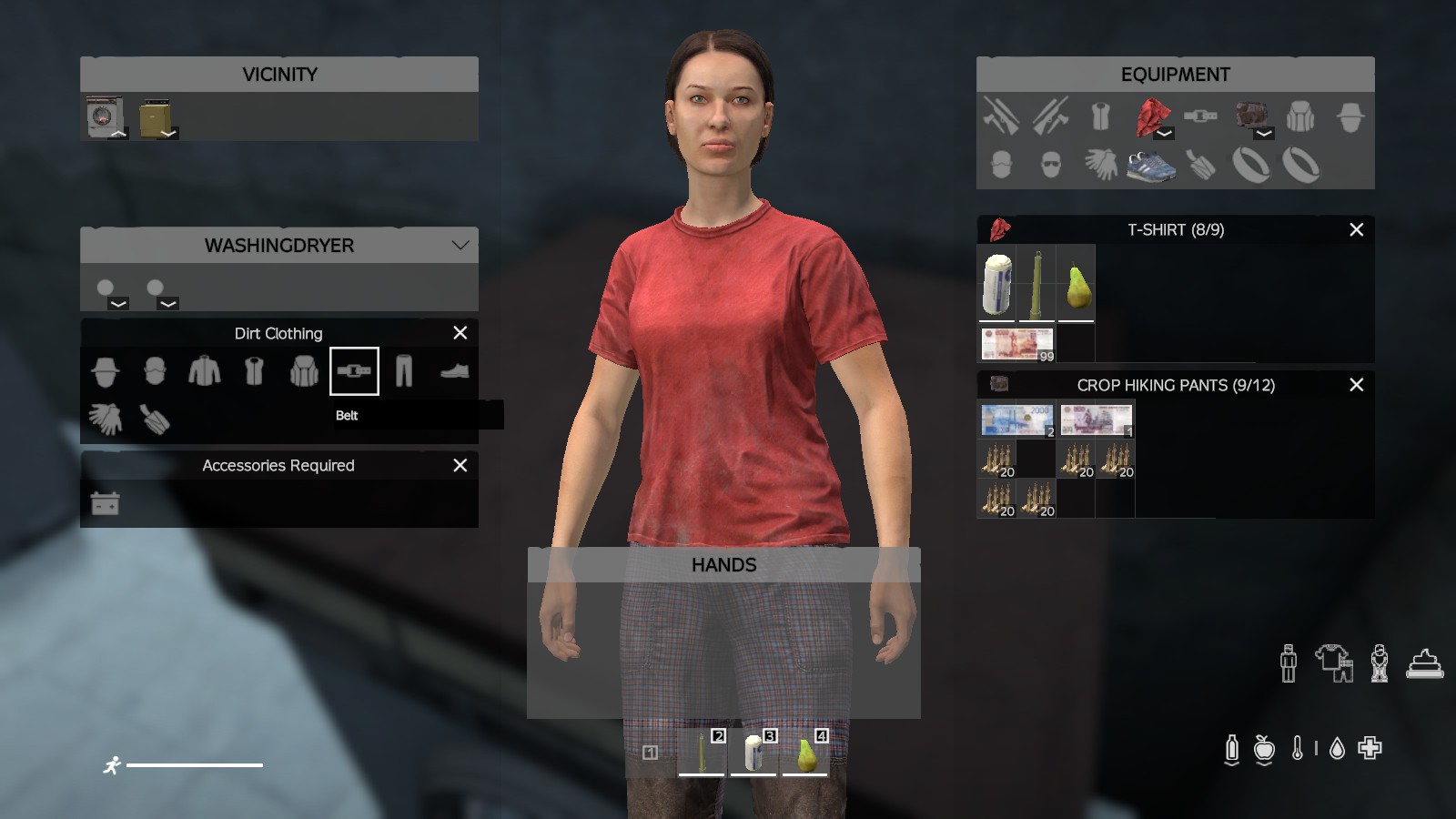This screenshot has height=819, width=1456.
Task: Select the washing machine in Vicinity
Action: pyautogui.click(x=105, y=116)
